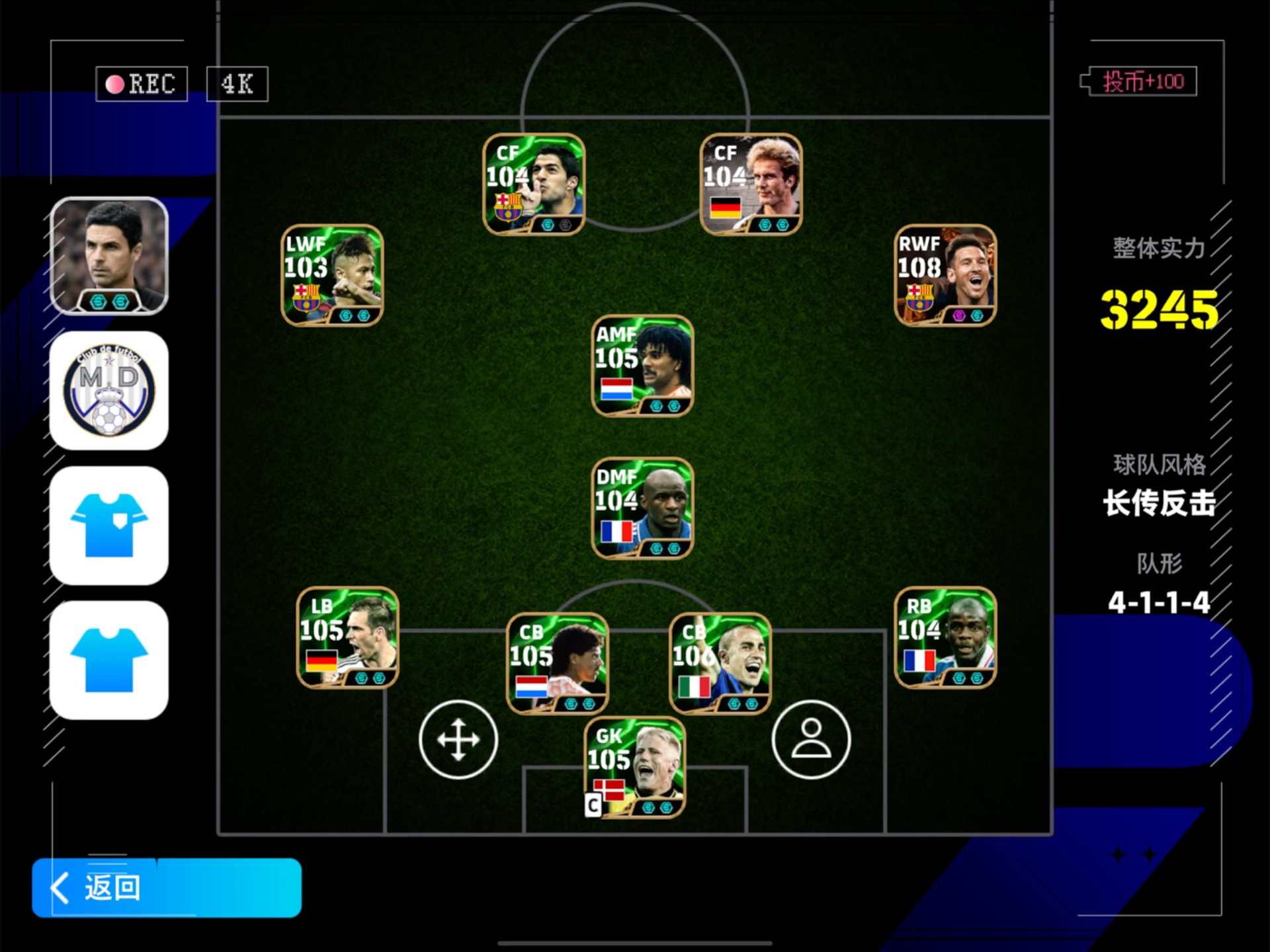Open the 长传反击 team style setting
Viewport: 1270px width, 952px height.
tap(1158, 503)
